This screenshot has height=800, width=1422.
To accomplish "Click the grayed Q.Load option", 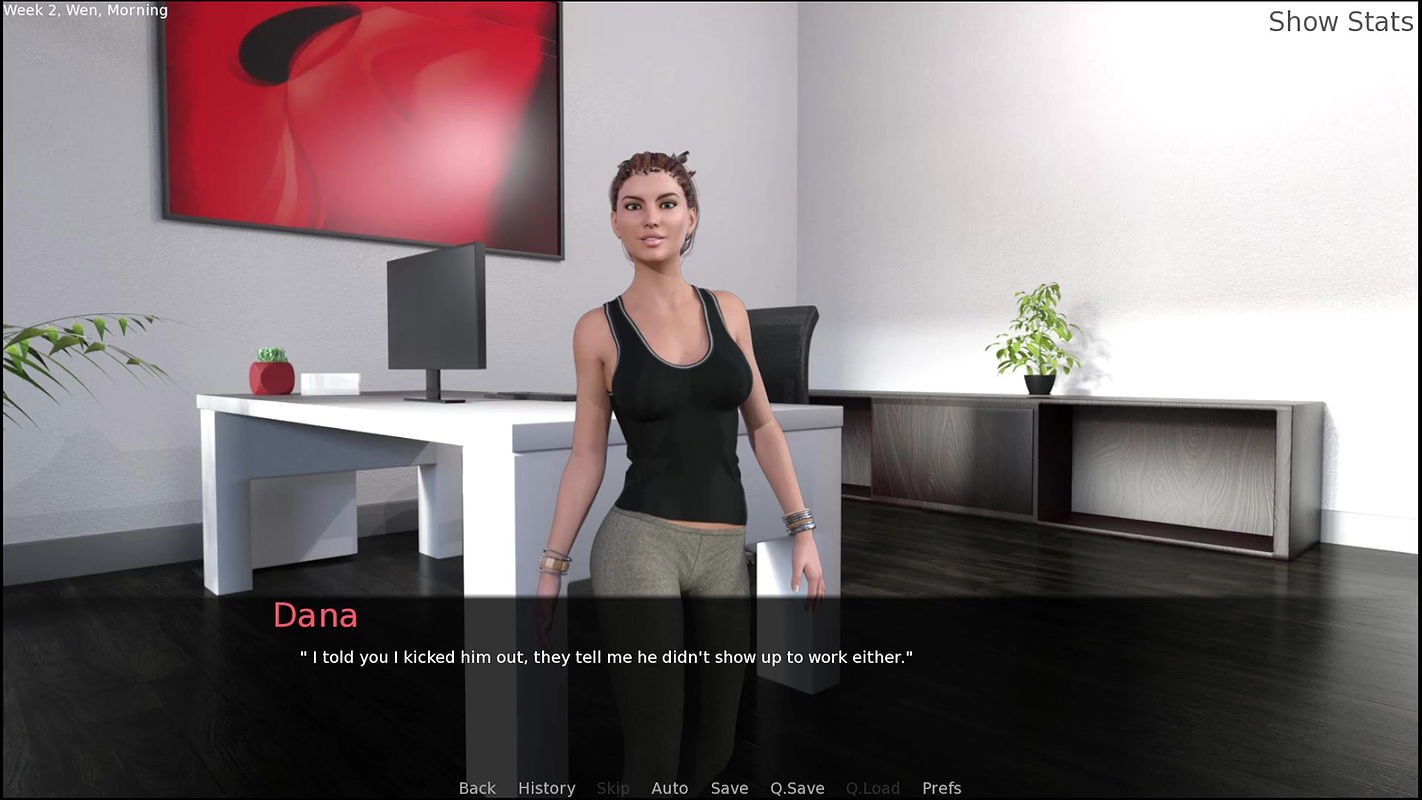I will click(871, 788).
